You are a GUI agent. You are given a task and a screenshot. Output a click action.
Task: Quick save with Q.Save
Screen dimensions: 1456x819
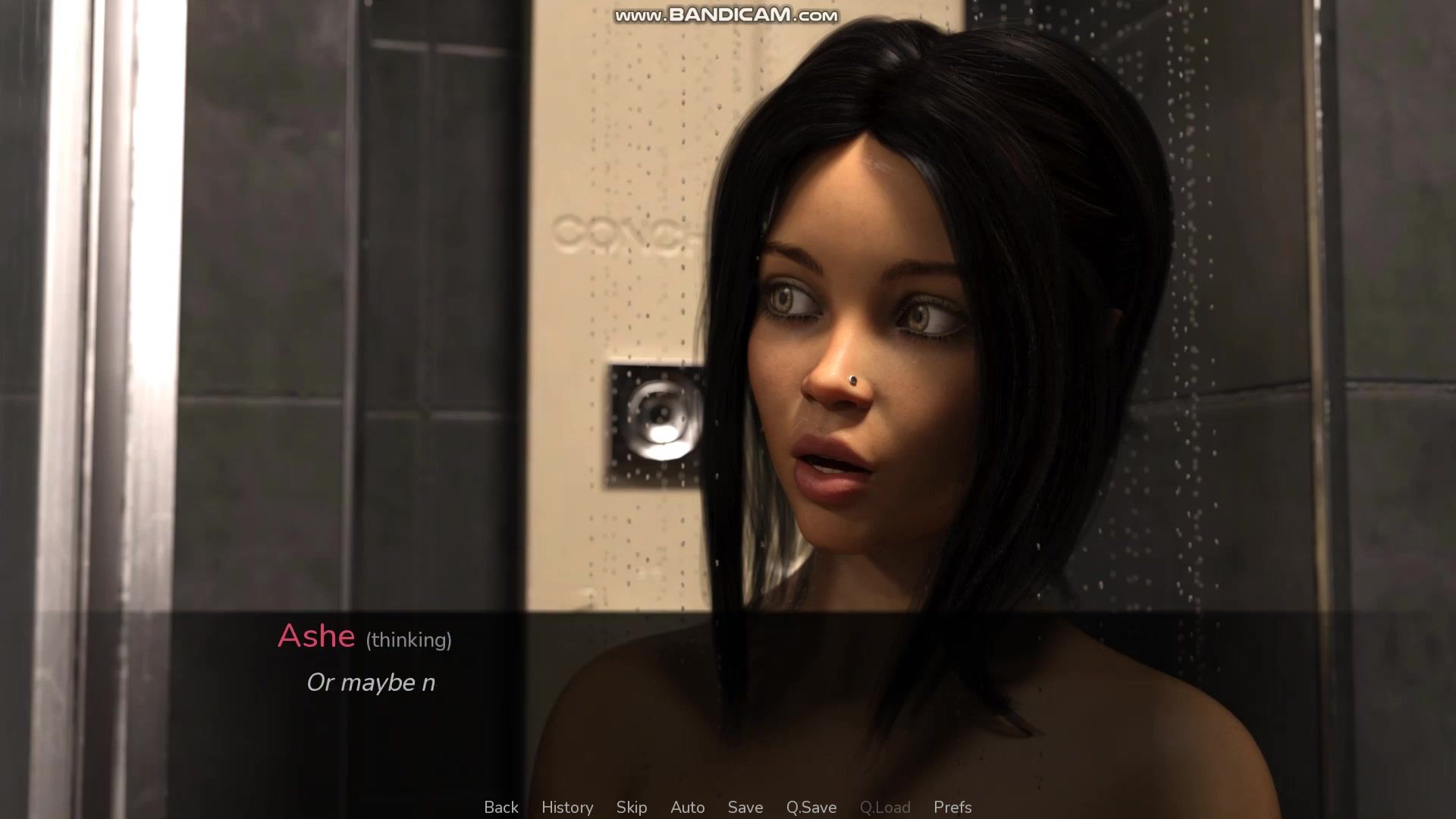[x=811, y=808]
